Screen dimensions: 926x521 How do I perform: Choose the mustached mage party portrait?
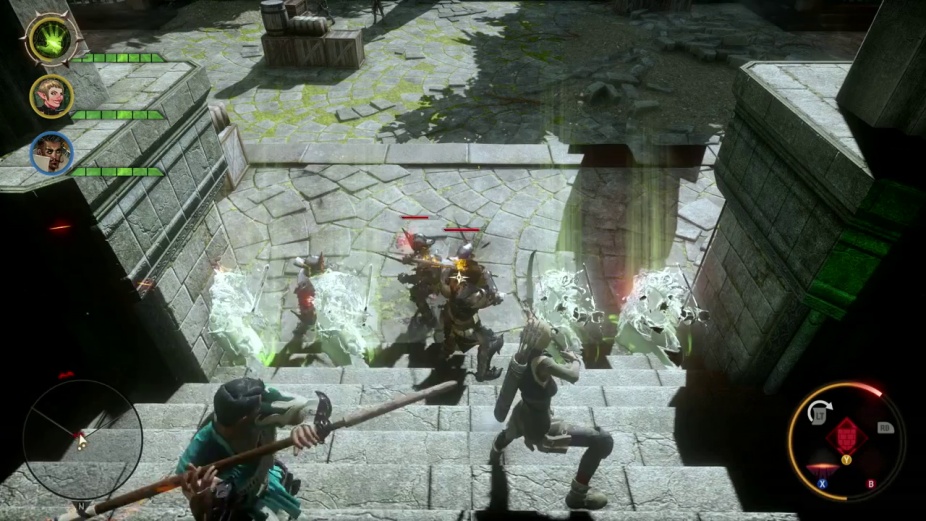pyautogui.click(x=51, y=153)
